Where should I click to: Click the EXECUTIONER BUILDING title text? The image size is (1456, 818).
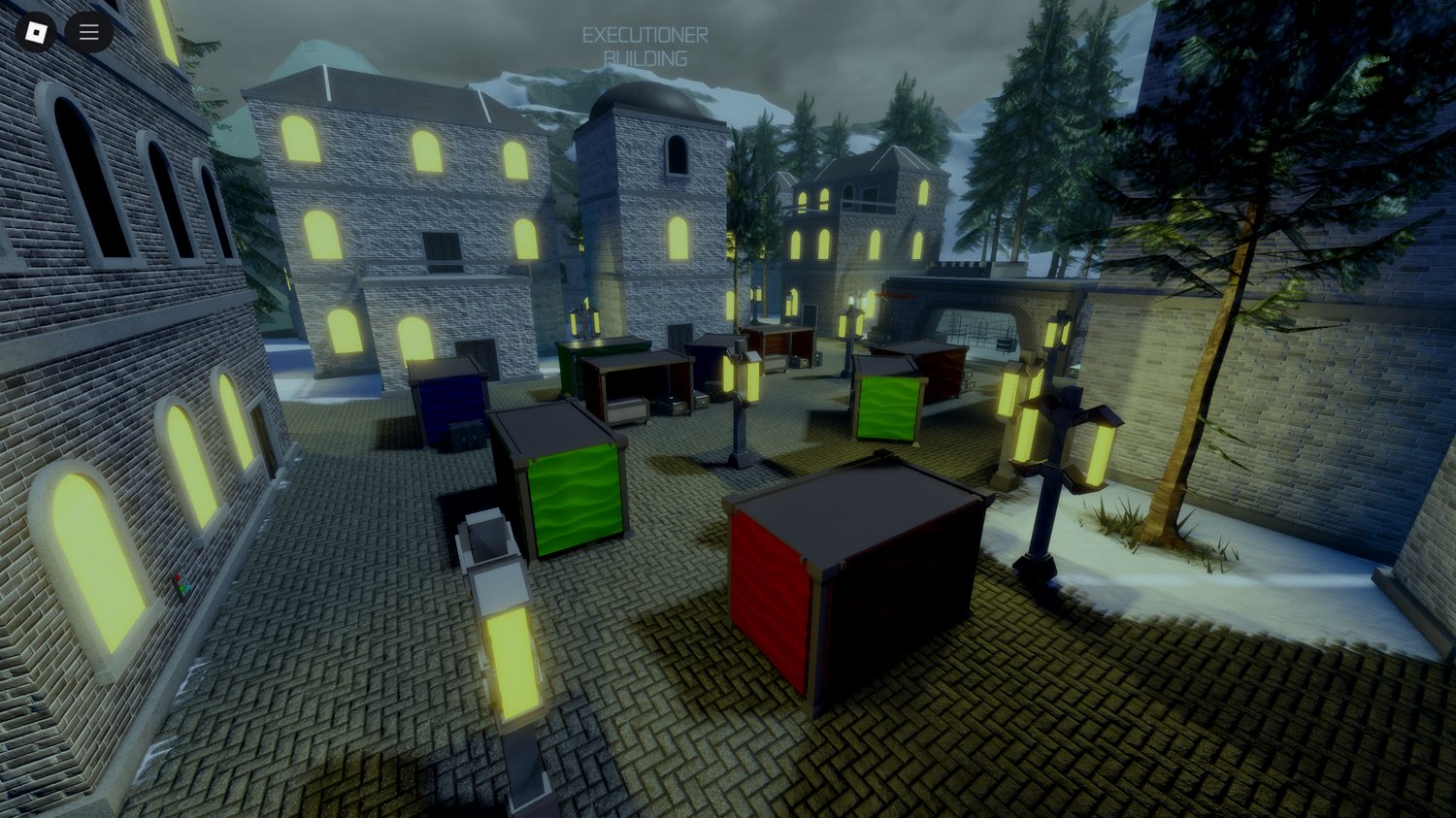(646, 46)
